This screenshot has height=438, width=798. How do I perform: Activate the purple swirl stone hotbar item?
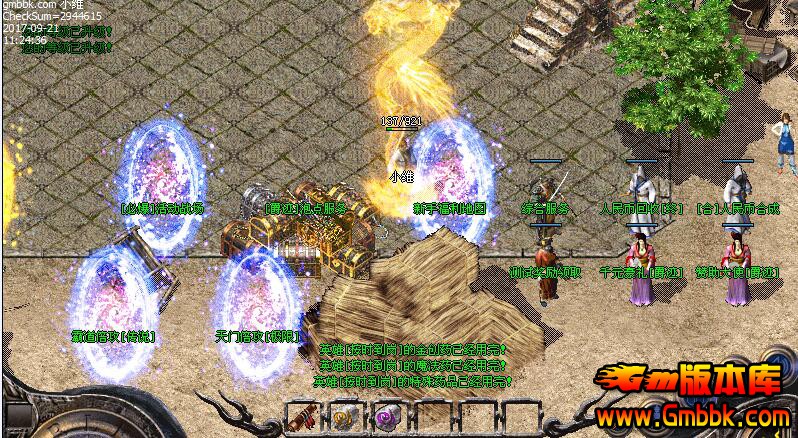click(x=388, y=417)
